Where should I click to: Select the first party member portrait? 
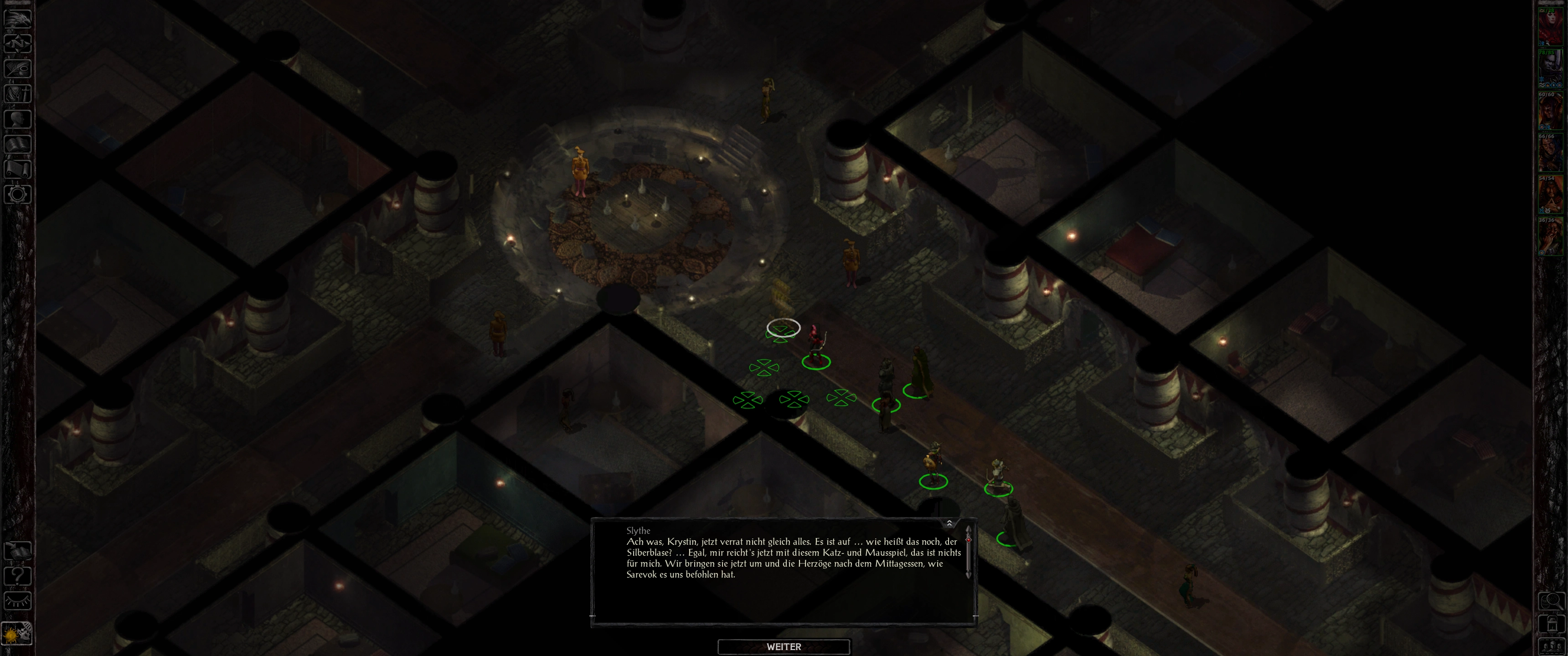coord(1550,26)
